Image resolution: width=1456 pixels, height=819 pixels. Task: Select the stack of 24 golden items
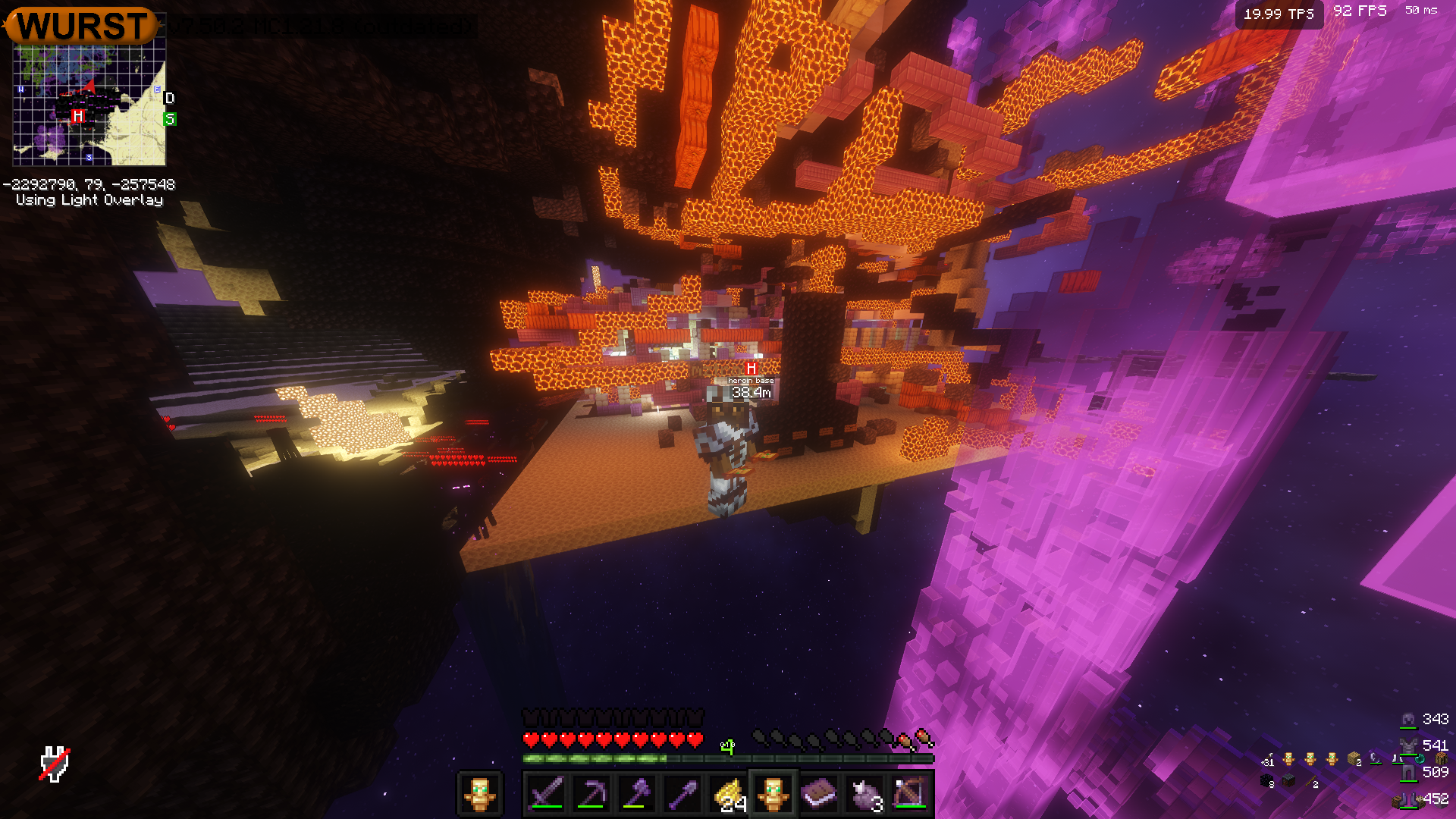(728, 794)
